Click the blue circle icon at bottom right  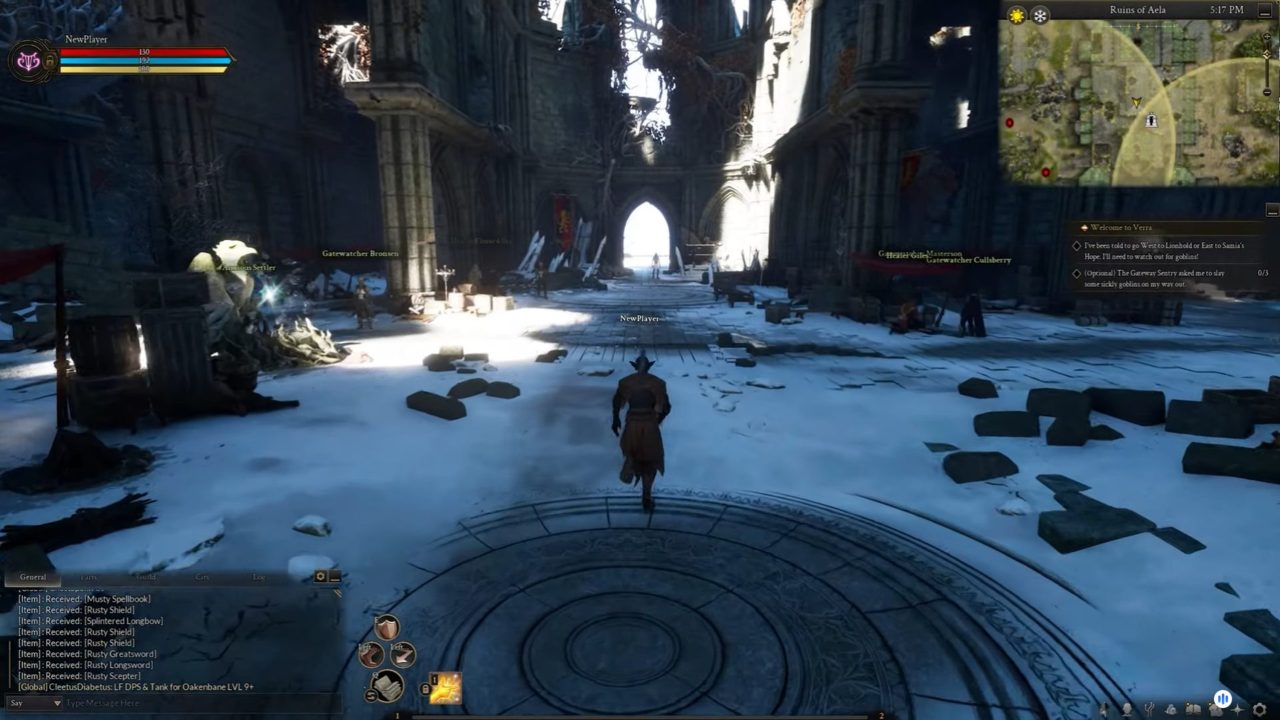(x=1221, y=697)
